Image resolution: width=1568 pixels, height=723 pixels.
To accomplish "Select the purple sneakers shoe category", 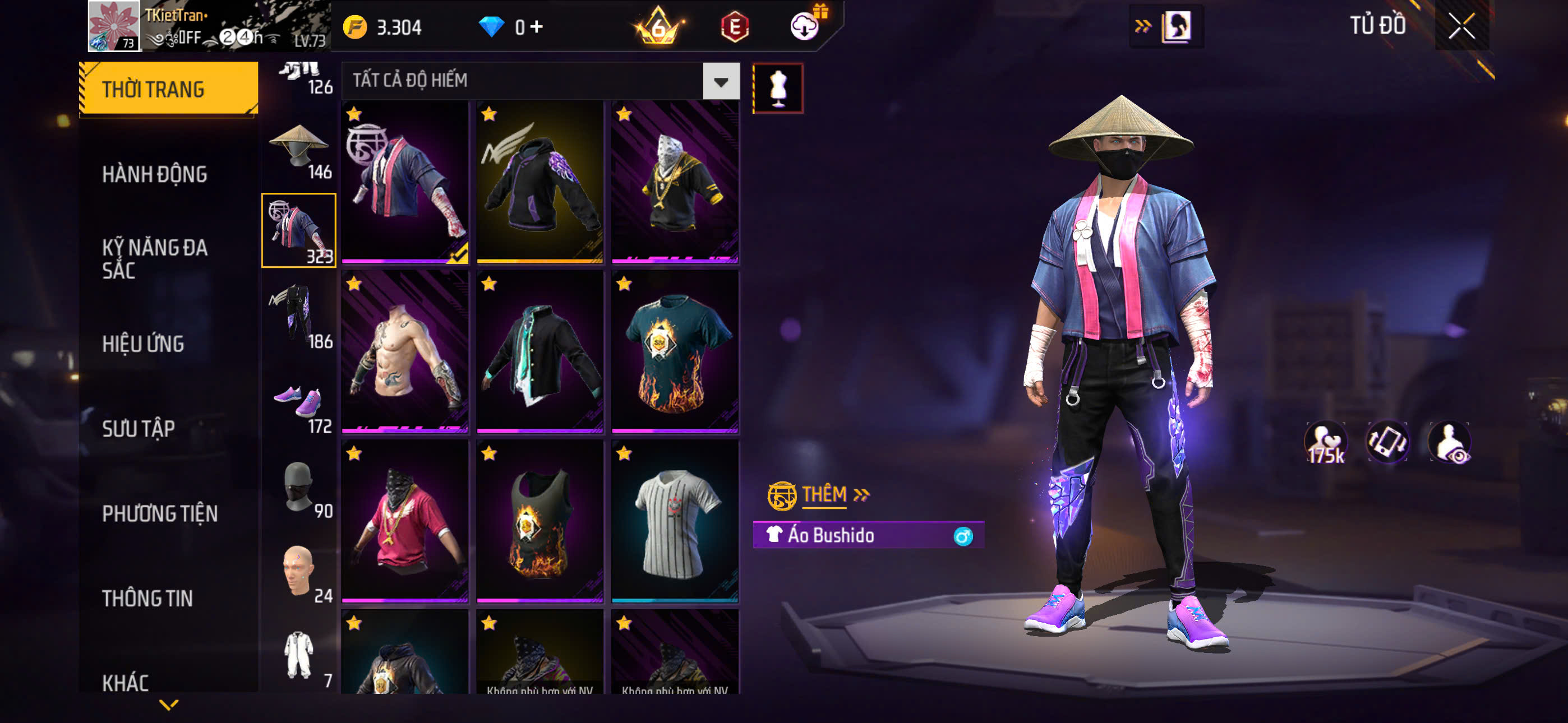I will click(299, 403).
